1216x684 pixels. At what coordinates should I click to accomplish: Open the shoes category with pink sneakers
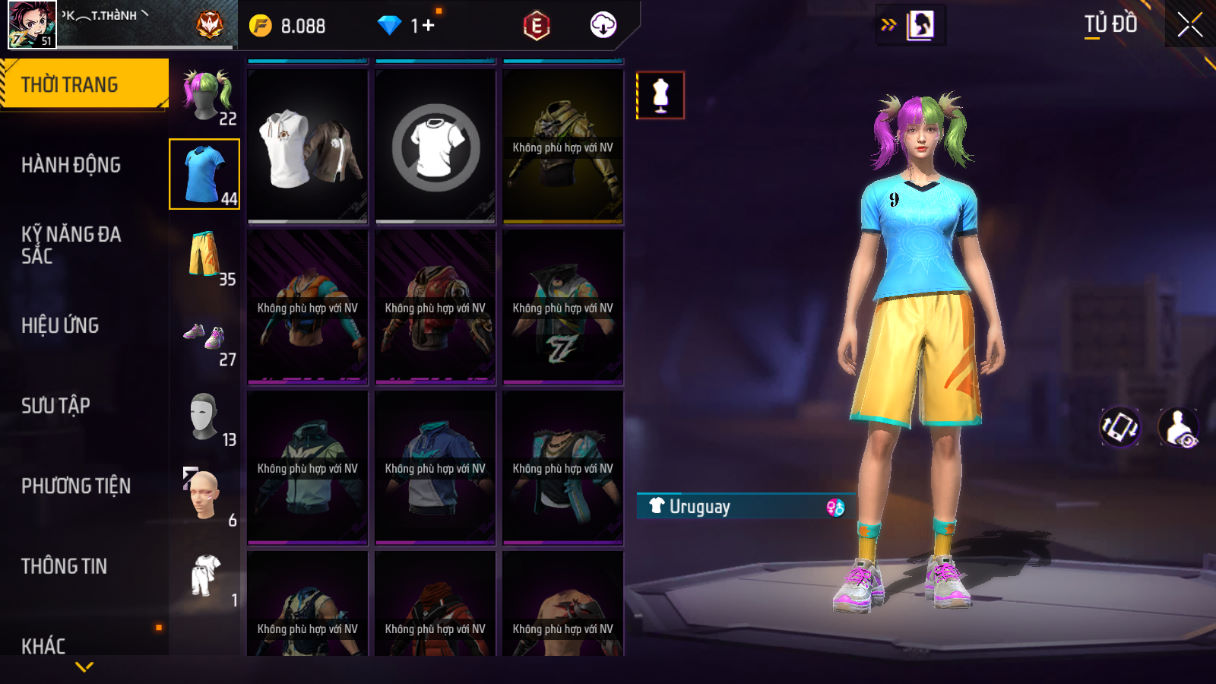point(204,336)
